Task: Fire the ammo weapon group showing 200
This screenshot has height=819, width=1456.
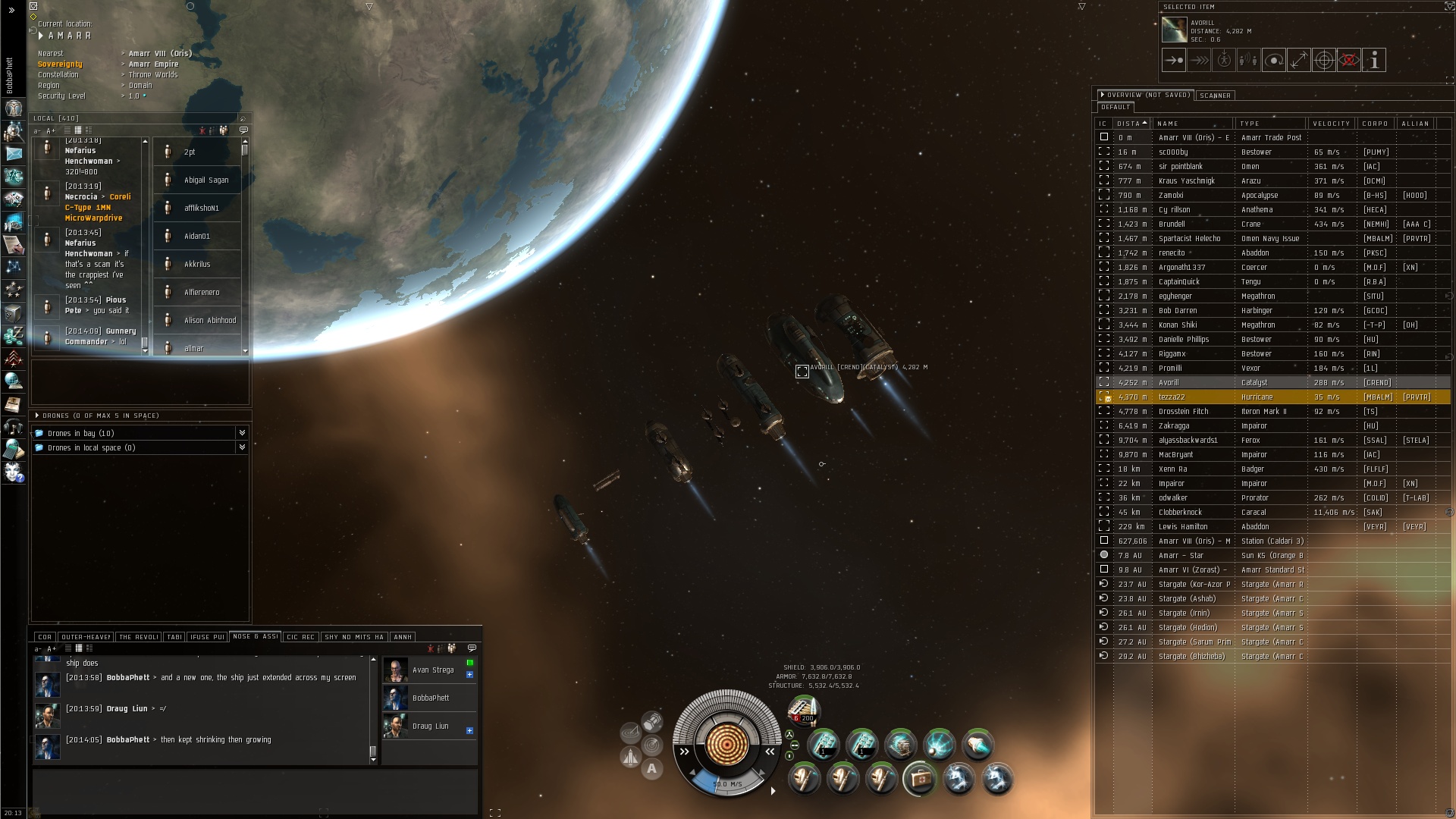Action: click(803, 710)
